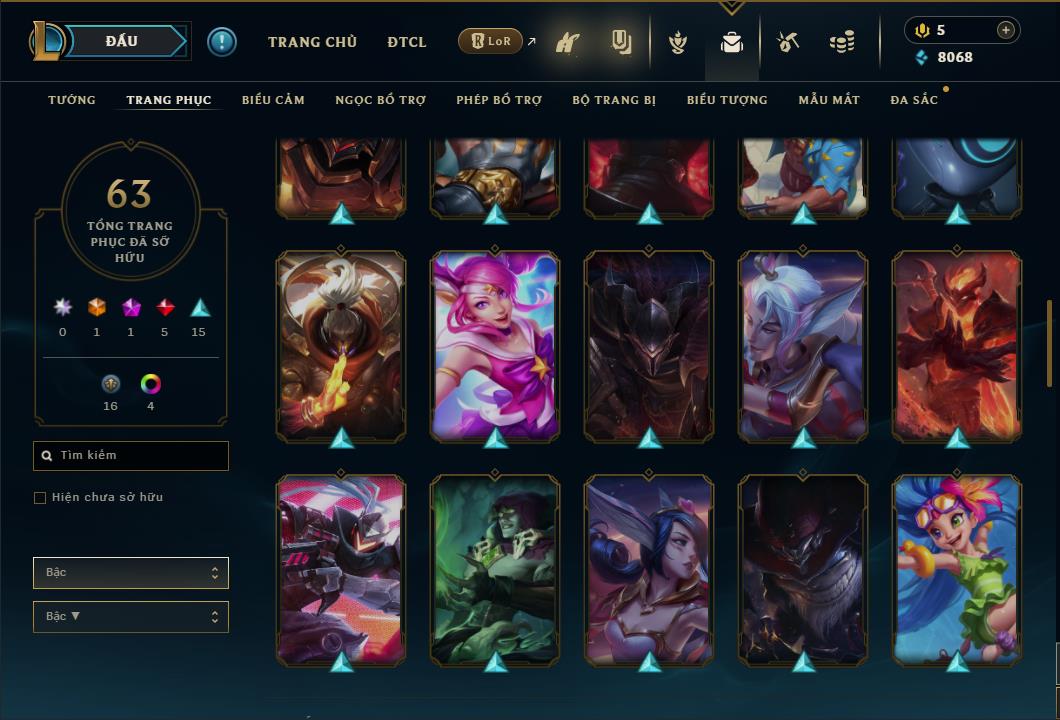1060x720 pixels.
Task: Click the plus button to buy currency
Action: 1006,30
